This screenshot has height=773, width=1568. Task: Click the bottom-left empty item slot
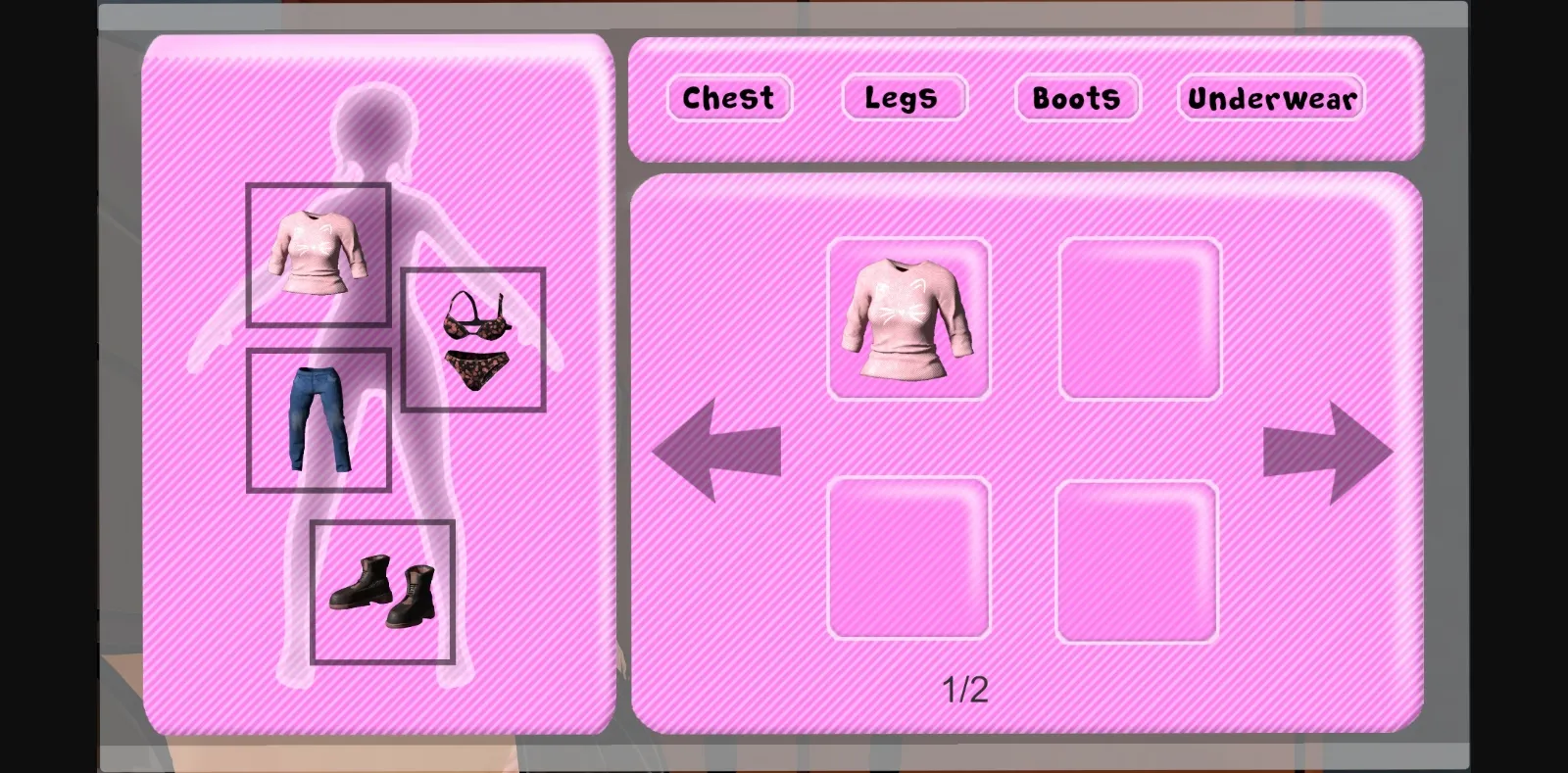pyautogui.click(x=909, y=558)
